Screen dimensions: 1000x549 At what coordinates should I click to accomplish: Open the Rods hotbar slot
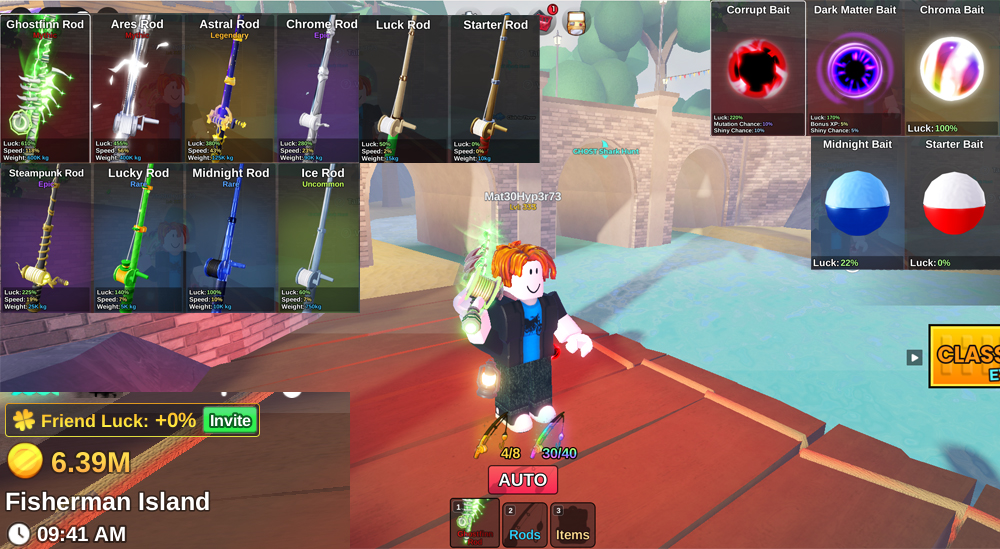point(525,524)
